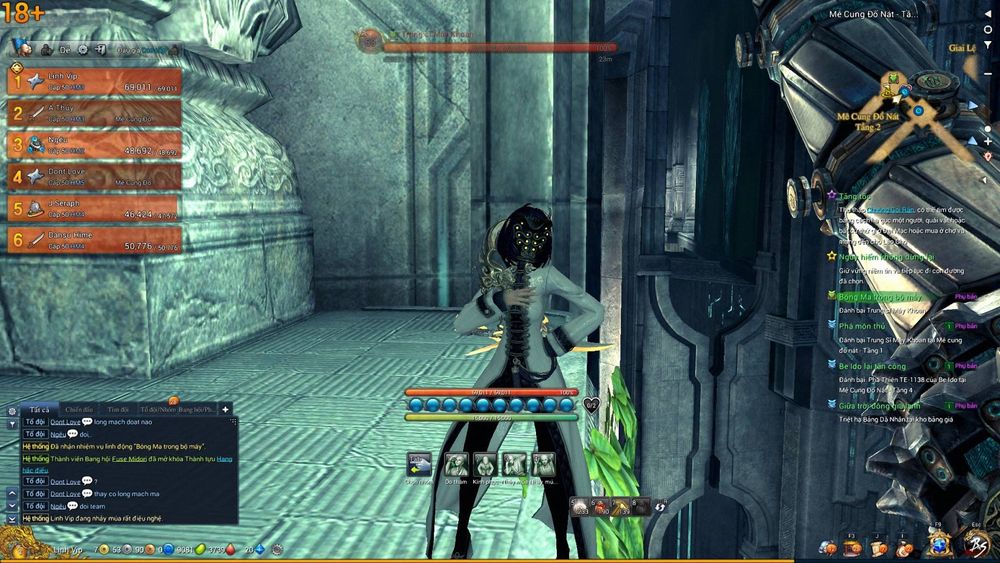The image size is (1000, 563).
Task: Select party member J Seraph
Action: [95, 208]
